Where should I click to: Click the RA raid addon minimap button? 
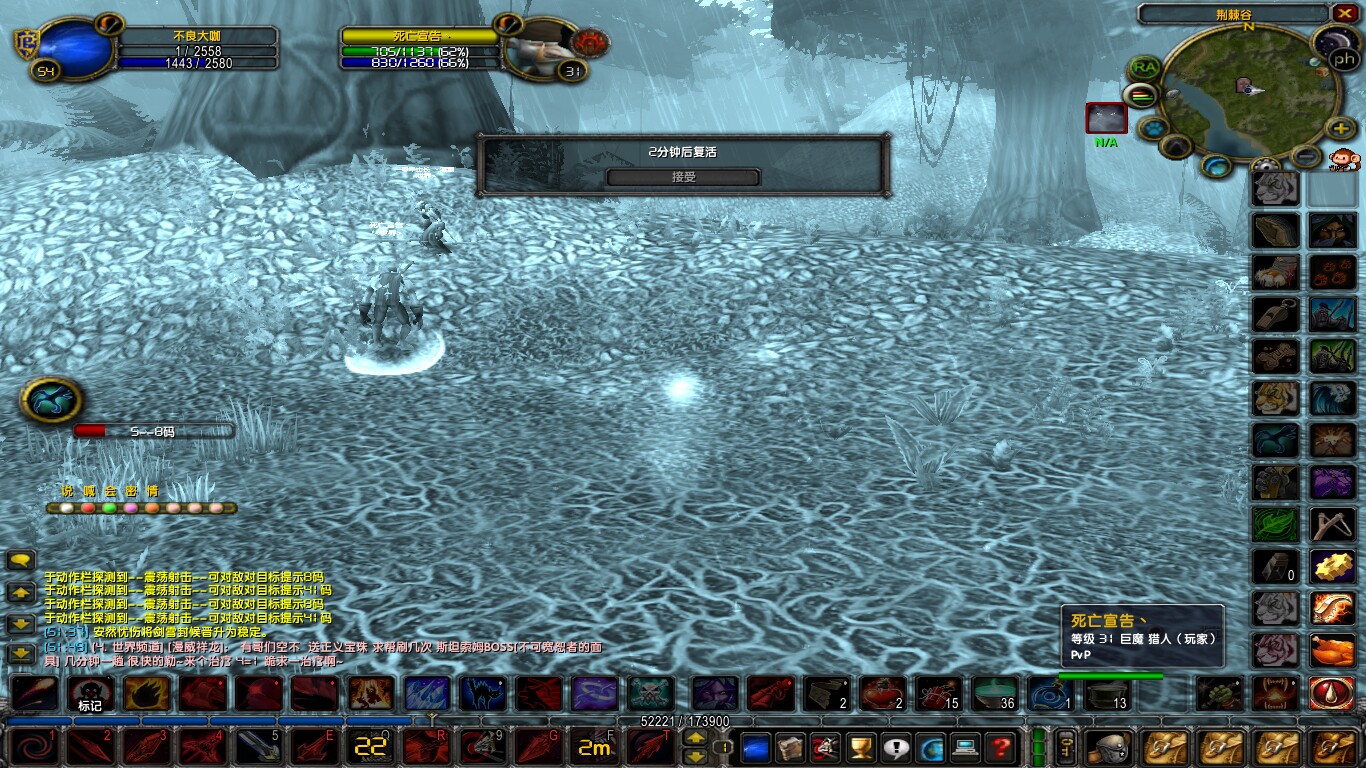tap(1142, 68)
